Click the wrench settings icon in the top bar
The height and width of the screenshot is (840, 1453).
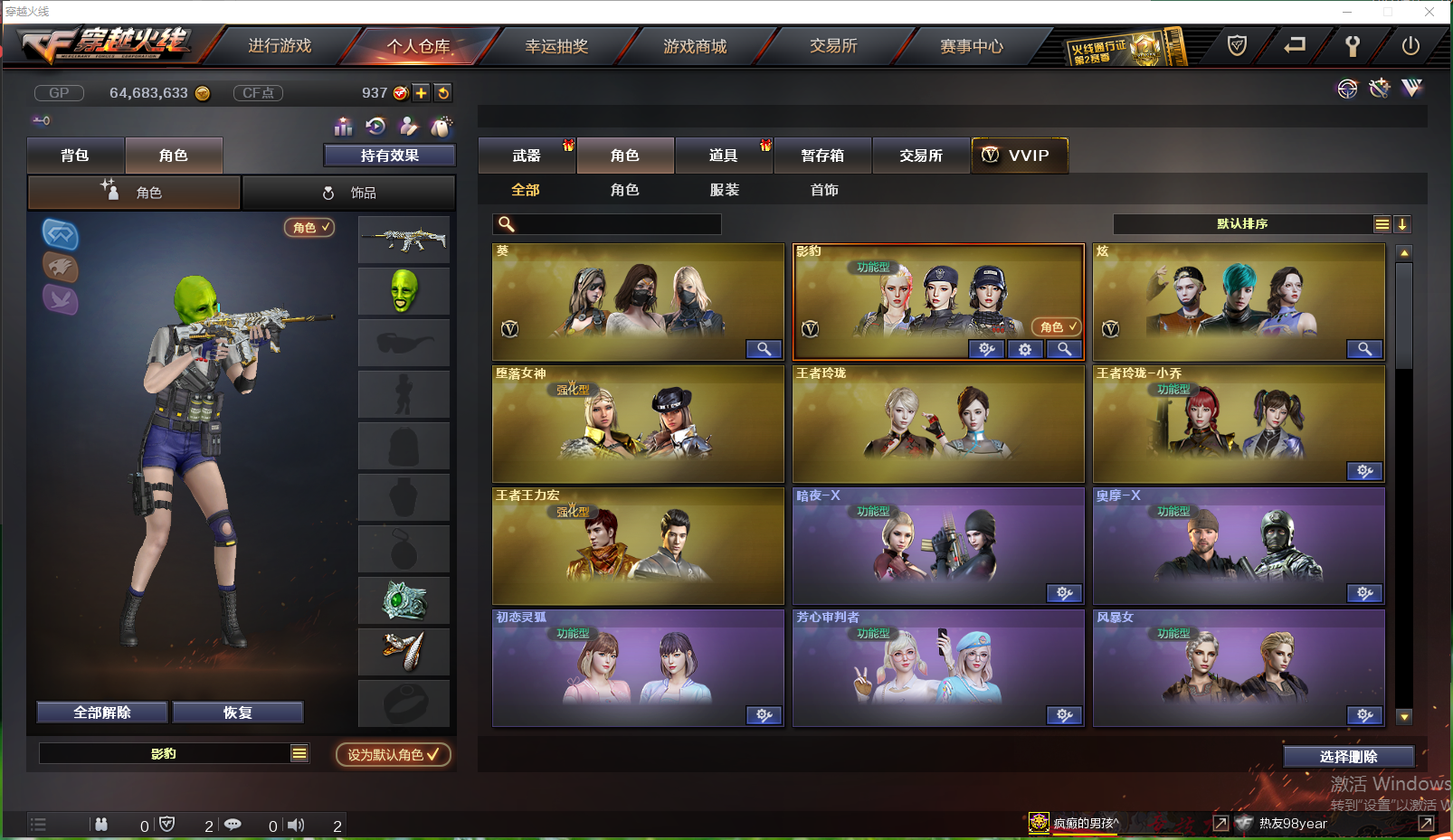click(1353, 45)
